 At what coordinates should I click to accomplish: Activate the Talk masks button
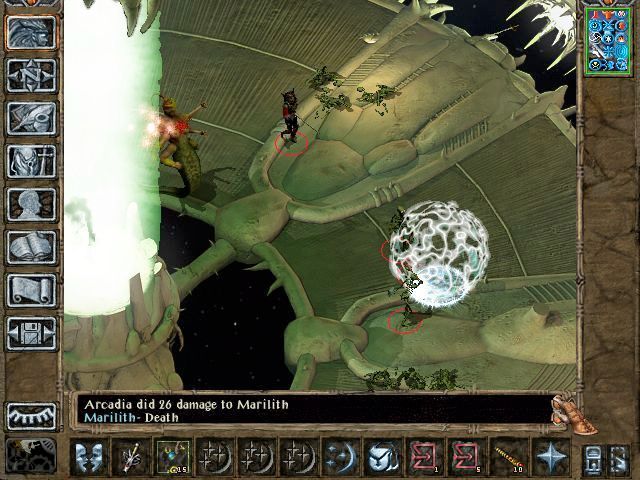pos(90,457)
